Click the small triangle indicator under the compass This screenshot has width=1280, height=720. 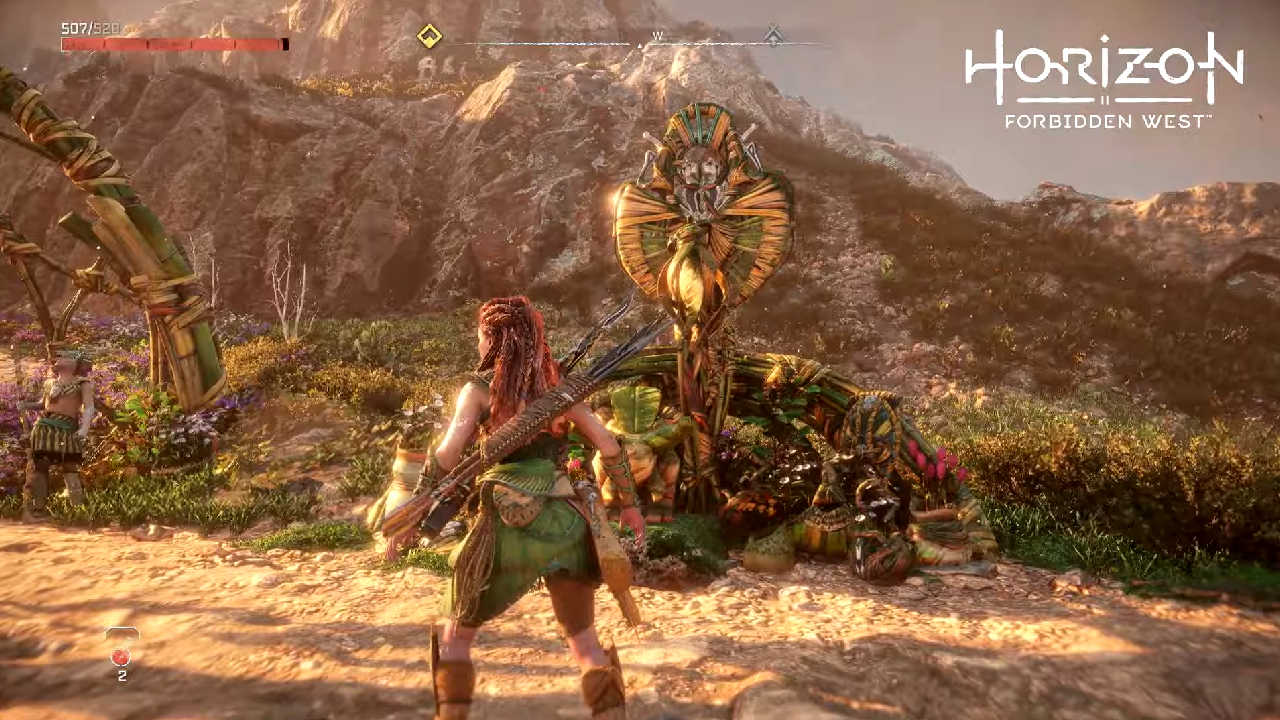coord(638,44)
